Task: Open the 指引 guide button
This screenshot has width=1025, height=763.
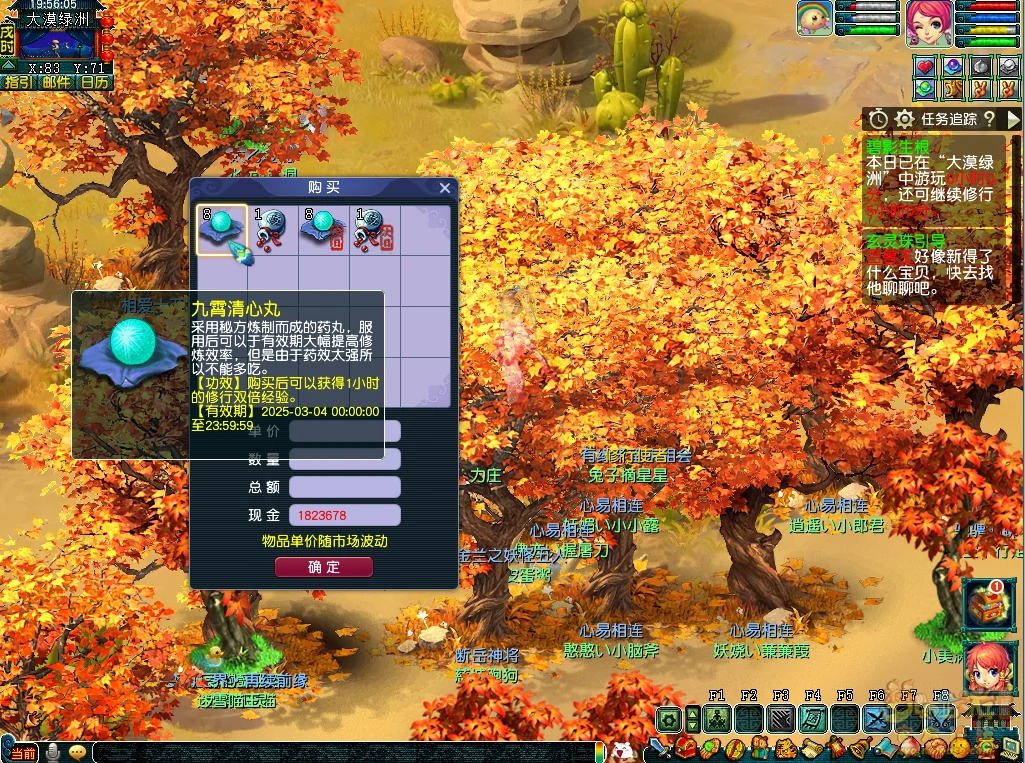Action: coord(19,82)
